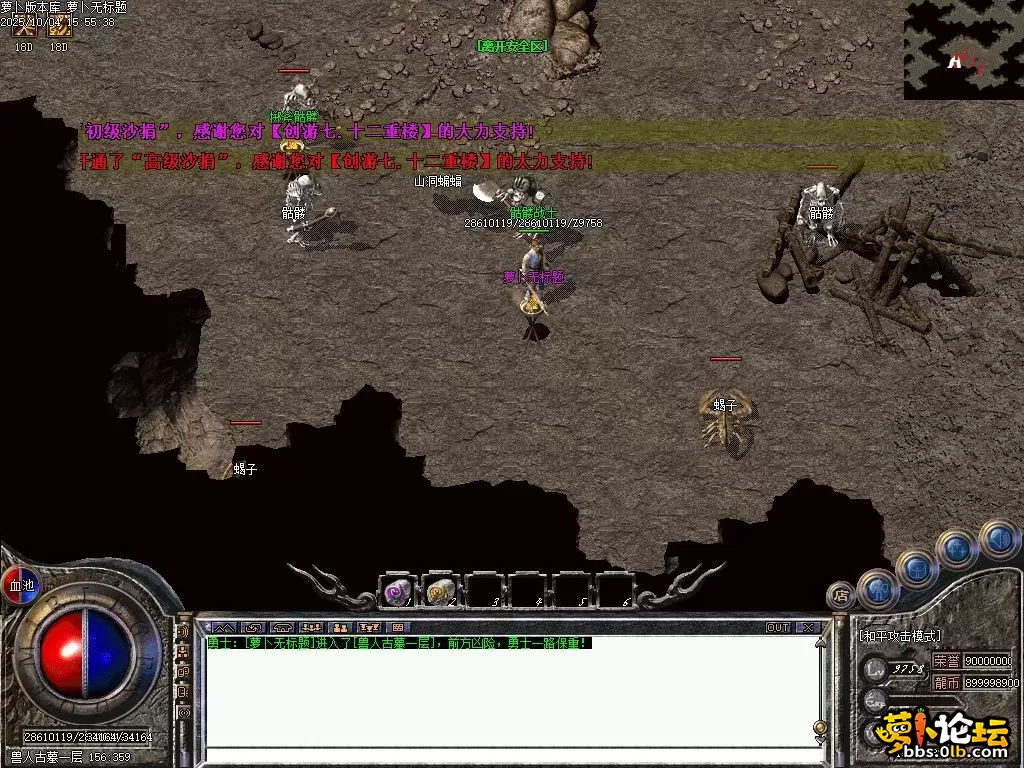Close the chat window with X button

[x=807, y=628]
